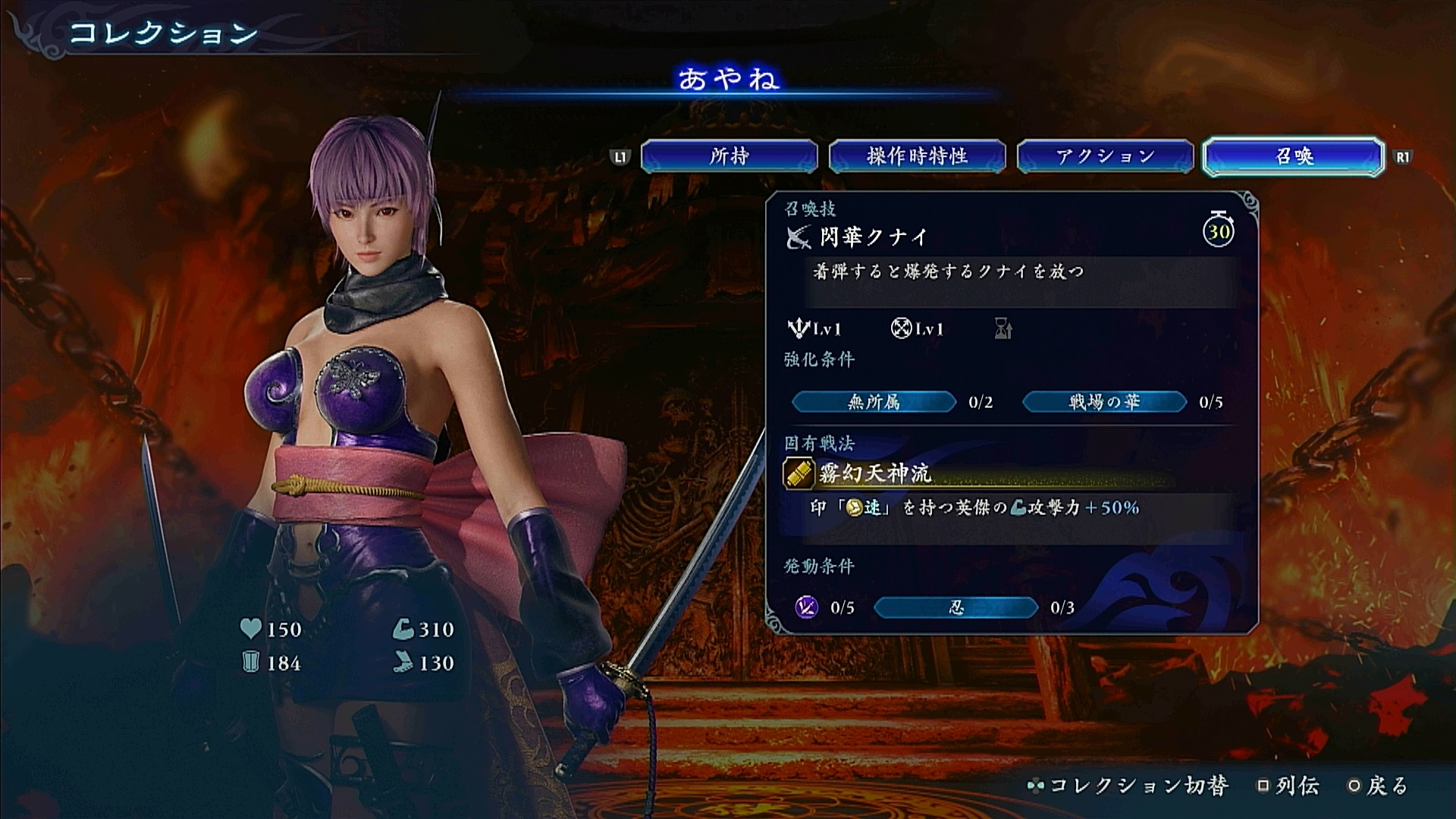Image resolution: width=1456 pixels, height=819 pixels.
Task: Open the 操作時特性 tab
Action: [x=917, y=157]
